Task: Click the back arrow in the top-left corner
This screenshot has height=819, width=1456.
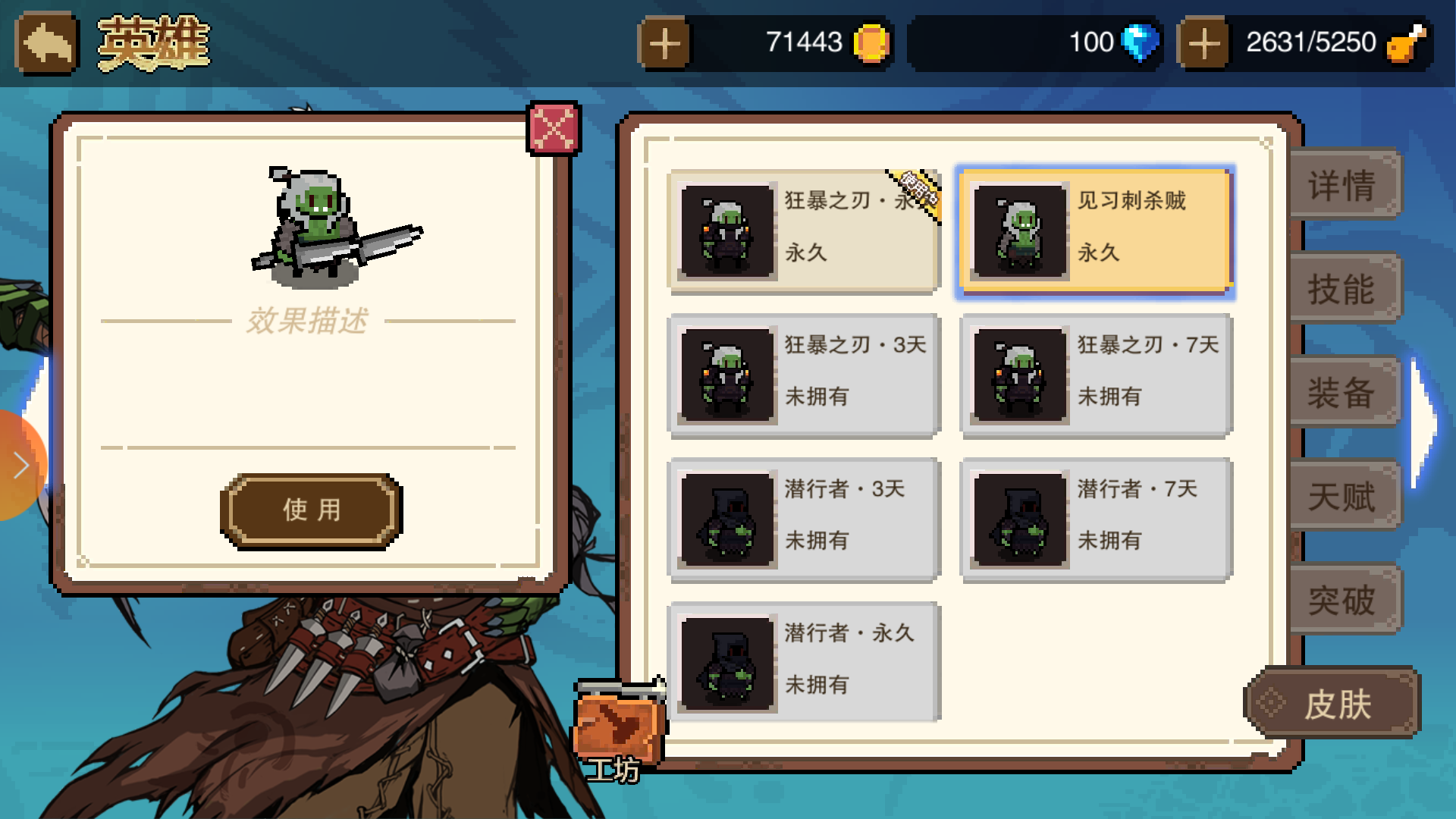Action: click(x=45, y=42)
